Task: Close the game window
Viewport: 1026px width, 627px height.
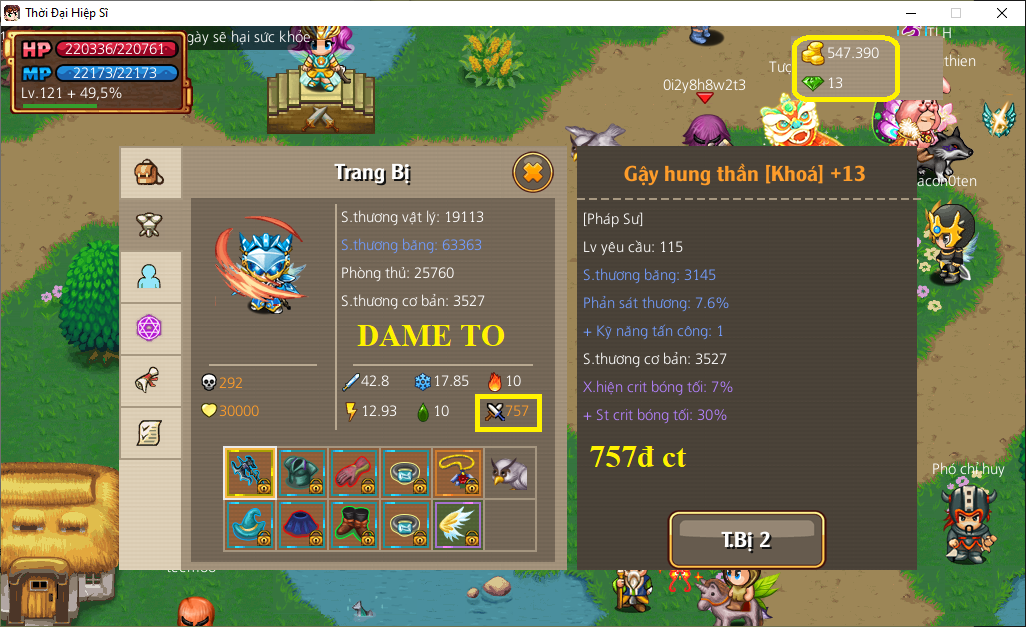Action: coord(1001,13)
